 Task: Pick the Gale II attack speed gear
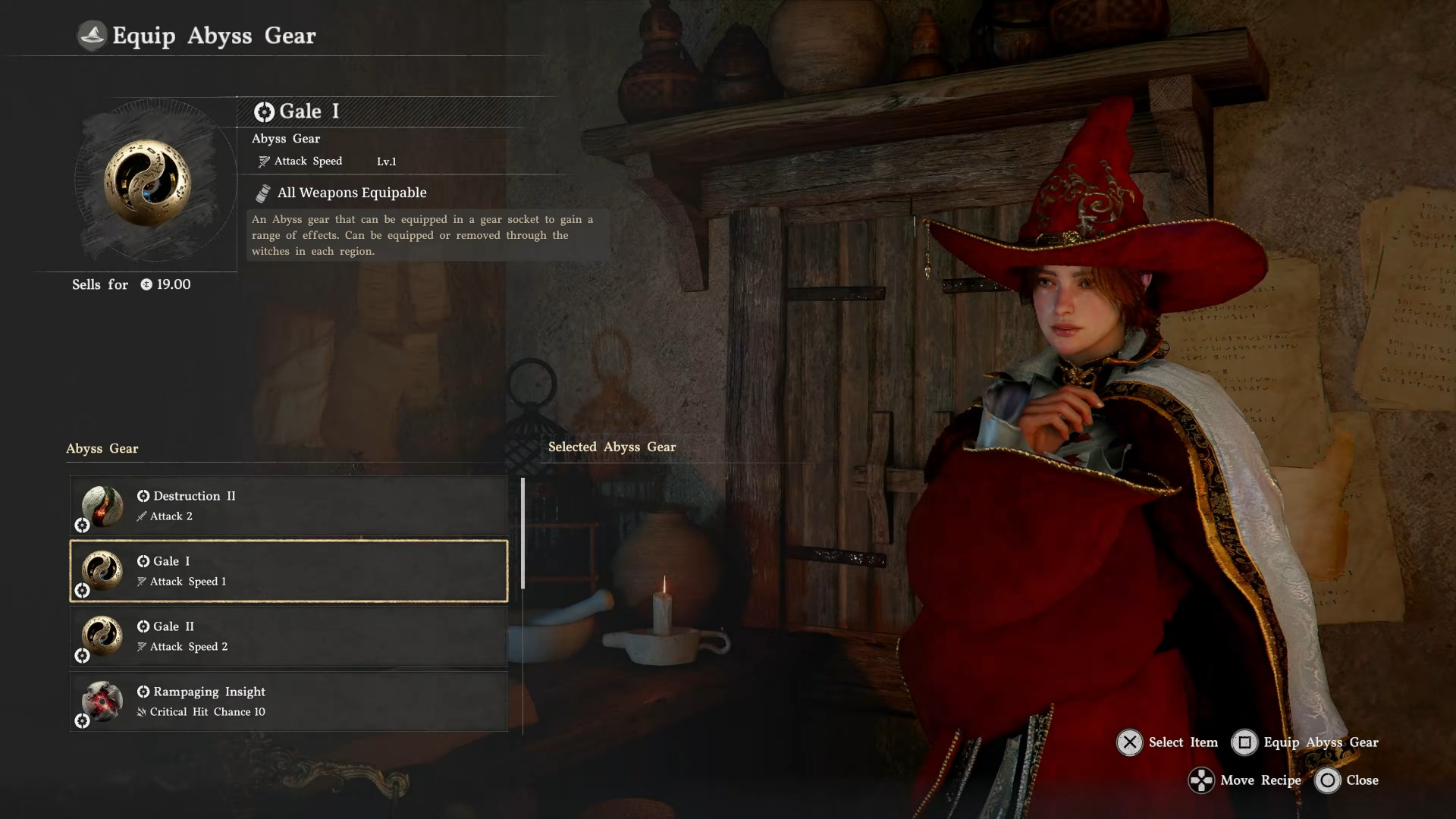(288, 636)
